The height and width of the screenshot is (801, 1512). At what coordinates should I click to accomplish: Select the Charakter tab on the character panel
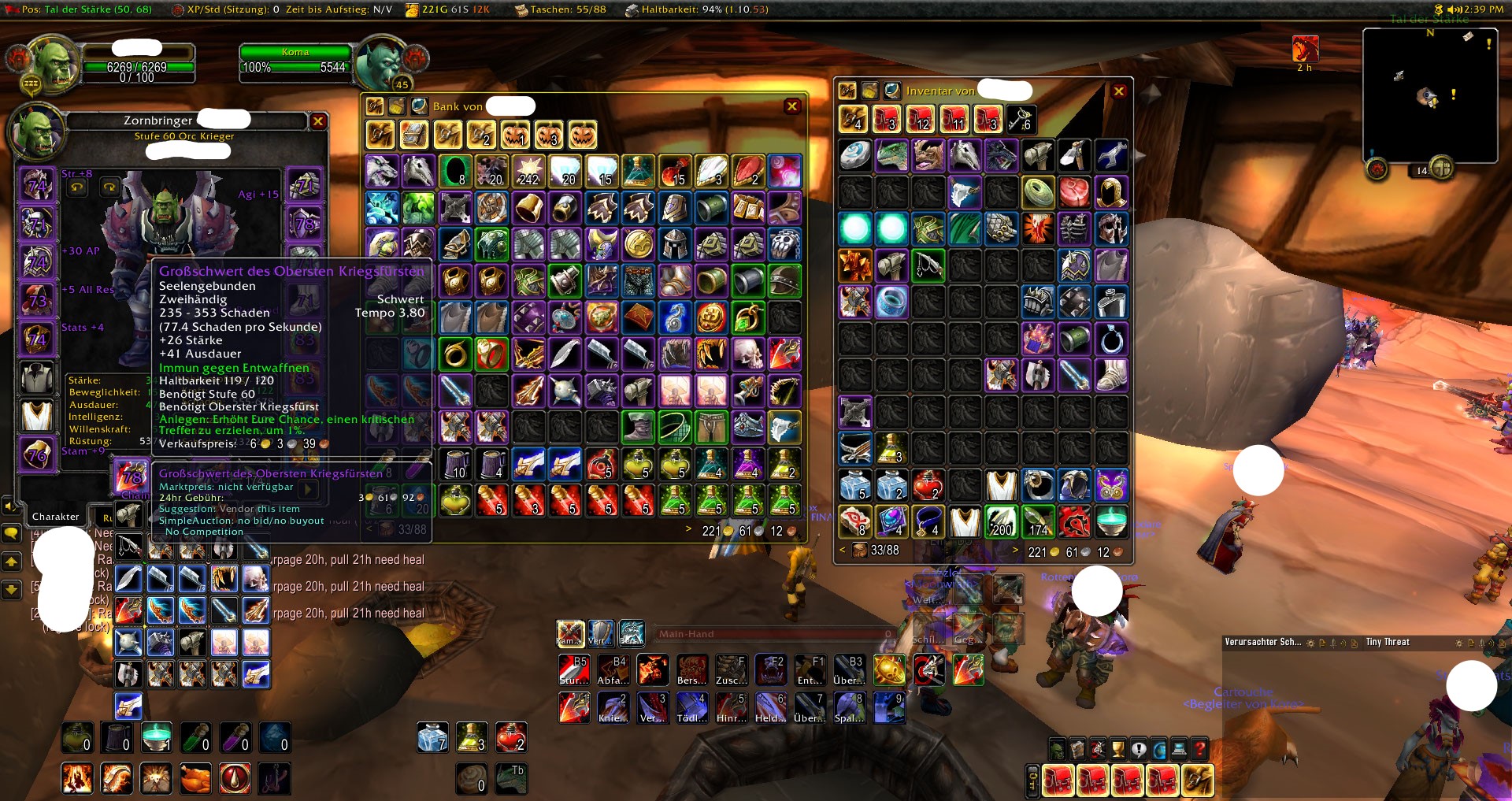point(54,516)
